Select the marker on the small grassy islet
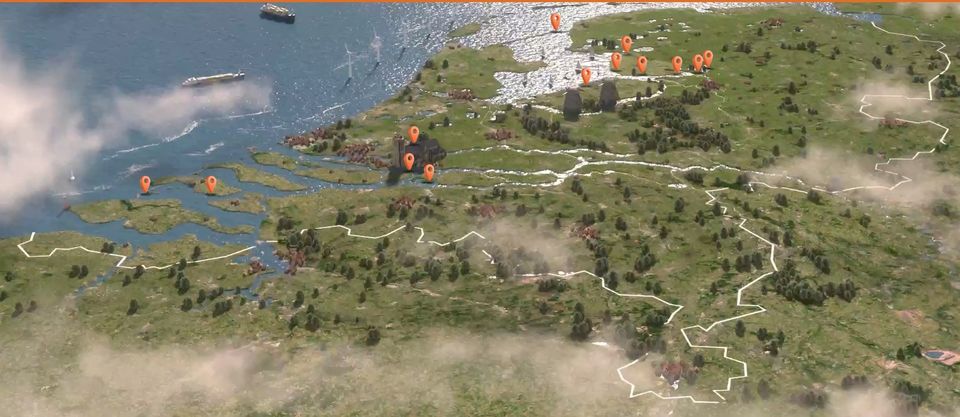 pyautogui.click(x=211, y=183)
